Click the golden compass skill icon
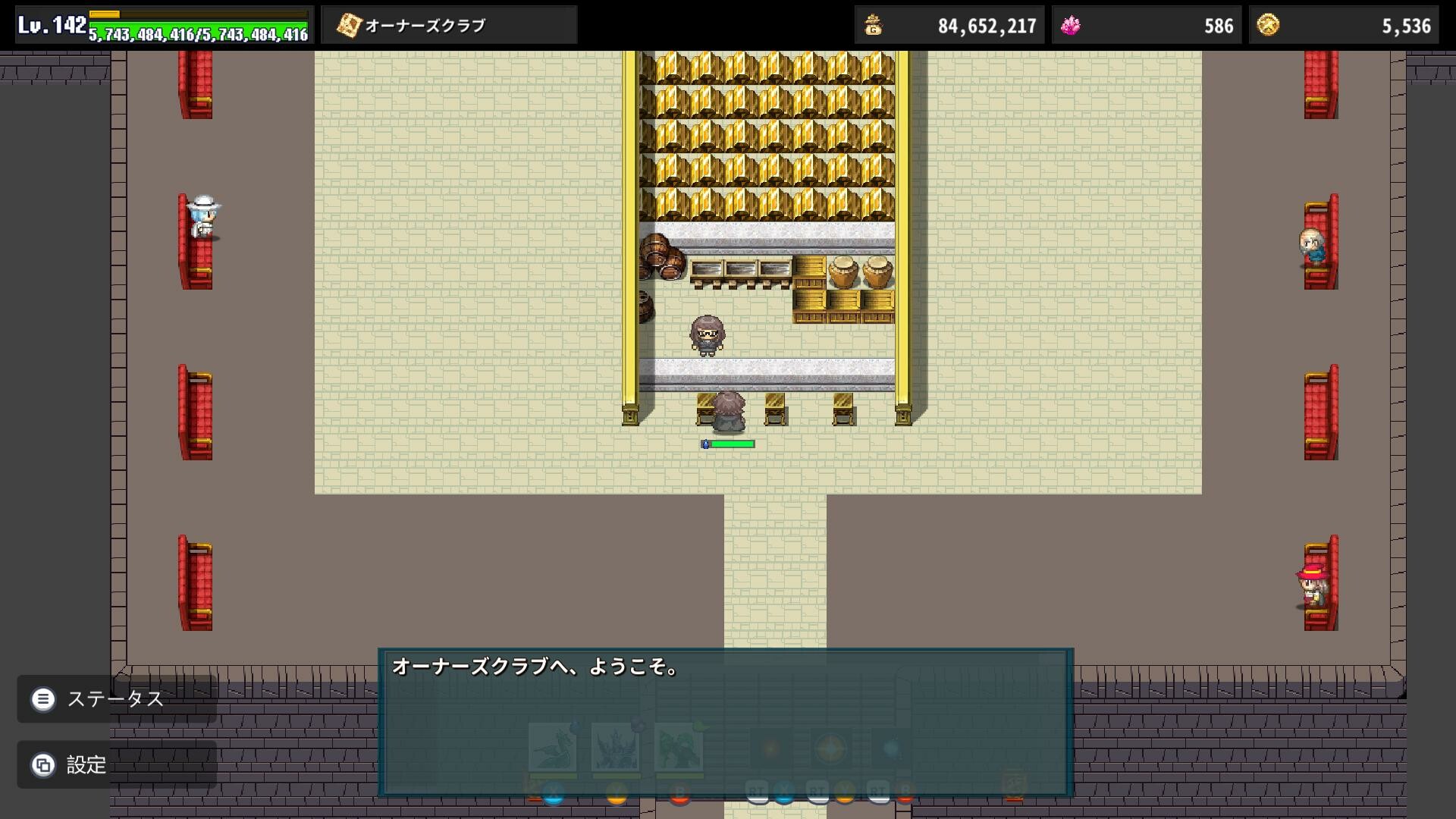The height and width of the screenshot is (819, 1456). click(830, 748)
